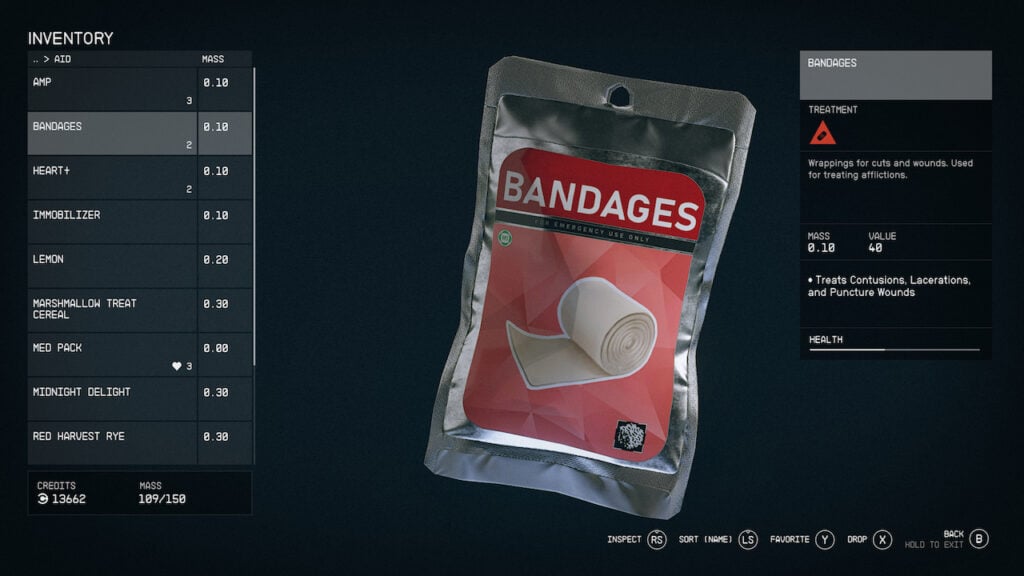Choose Marshmallow Treat Cereal
Viewport: 1024px width, 576px height.
(x=112, y=309)
